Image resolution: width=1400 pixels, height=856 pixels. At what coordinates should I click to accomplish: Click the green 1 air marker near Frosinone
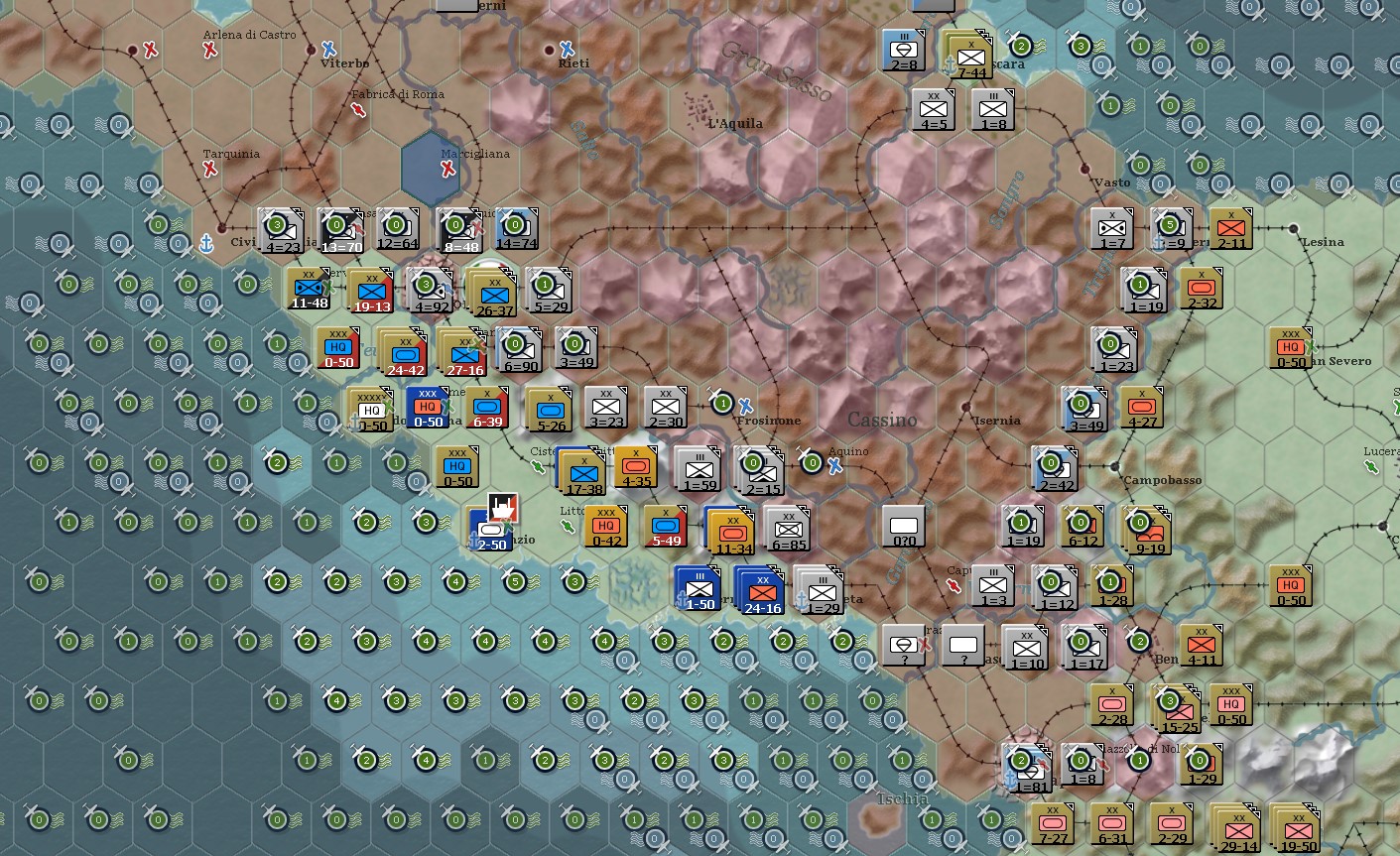point(721,404)
